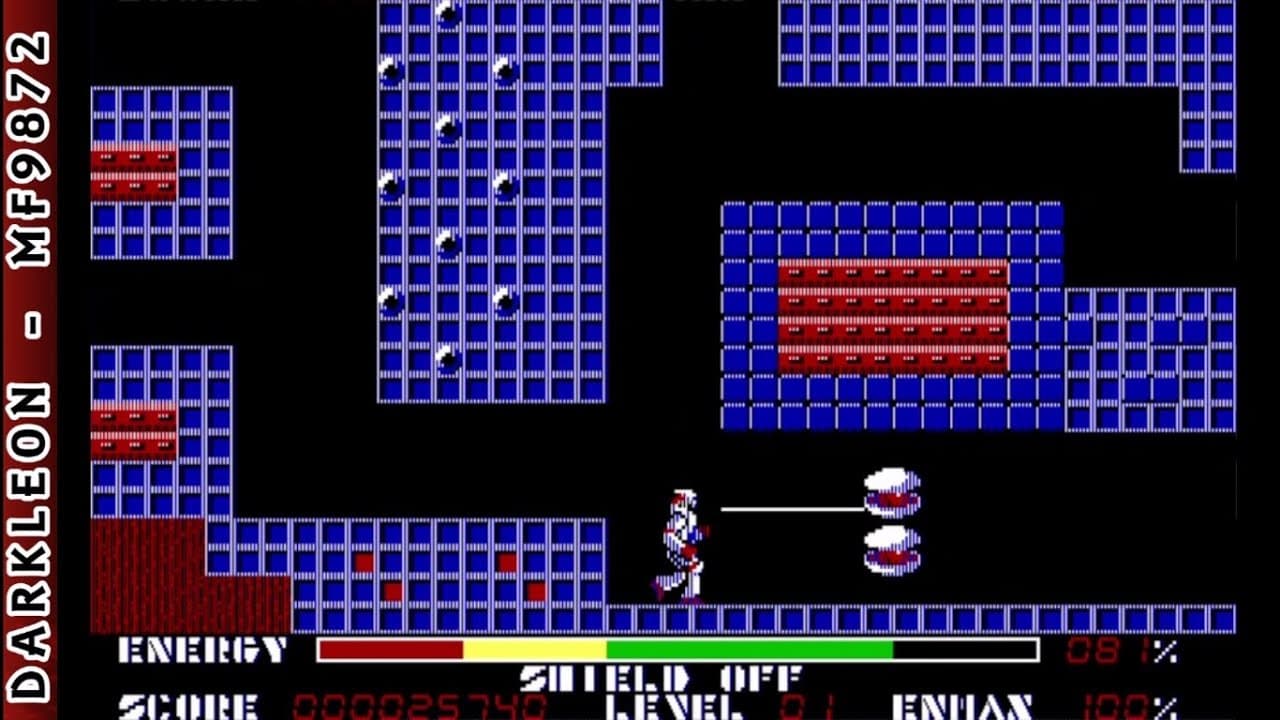Click the ENERGY label in the HUD
Viewport: 1280px width, 720px height.
pyautogui.click(x=200, y=650)
